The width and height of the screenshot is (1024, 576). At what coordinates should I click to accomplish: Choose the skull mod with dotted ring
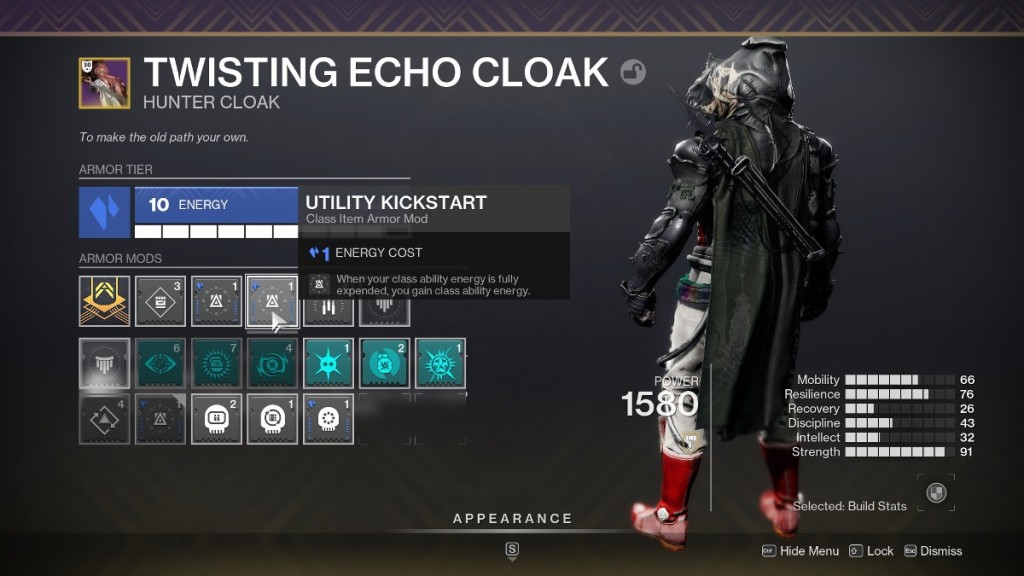328,419
